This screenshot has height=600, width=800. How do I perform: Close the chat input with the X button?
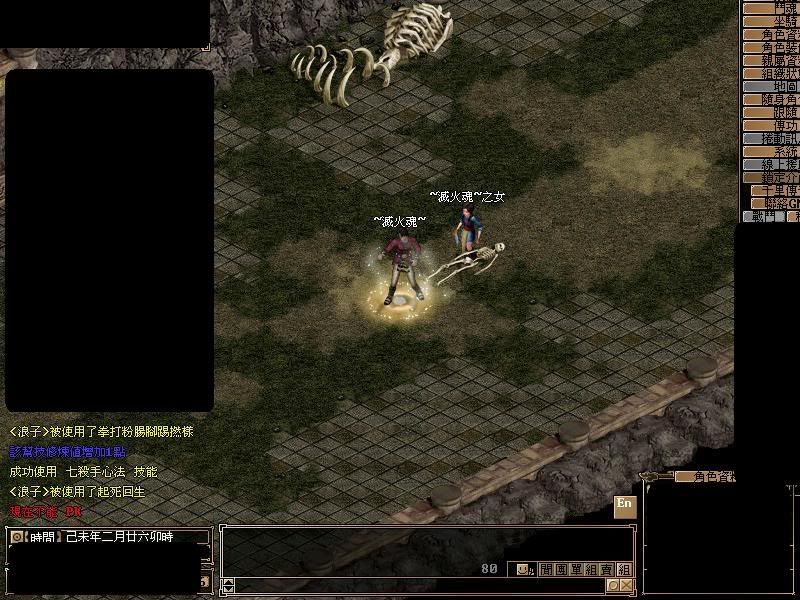pos(627,585)
